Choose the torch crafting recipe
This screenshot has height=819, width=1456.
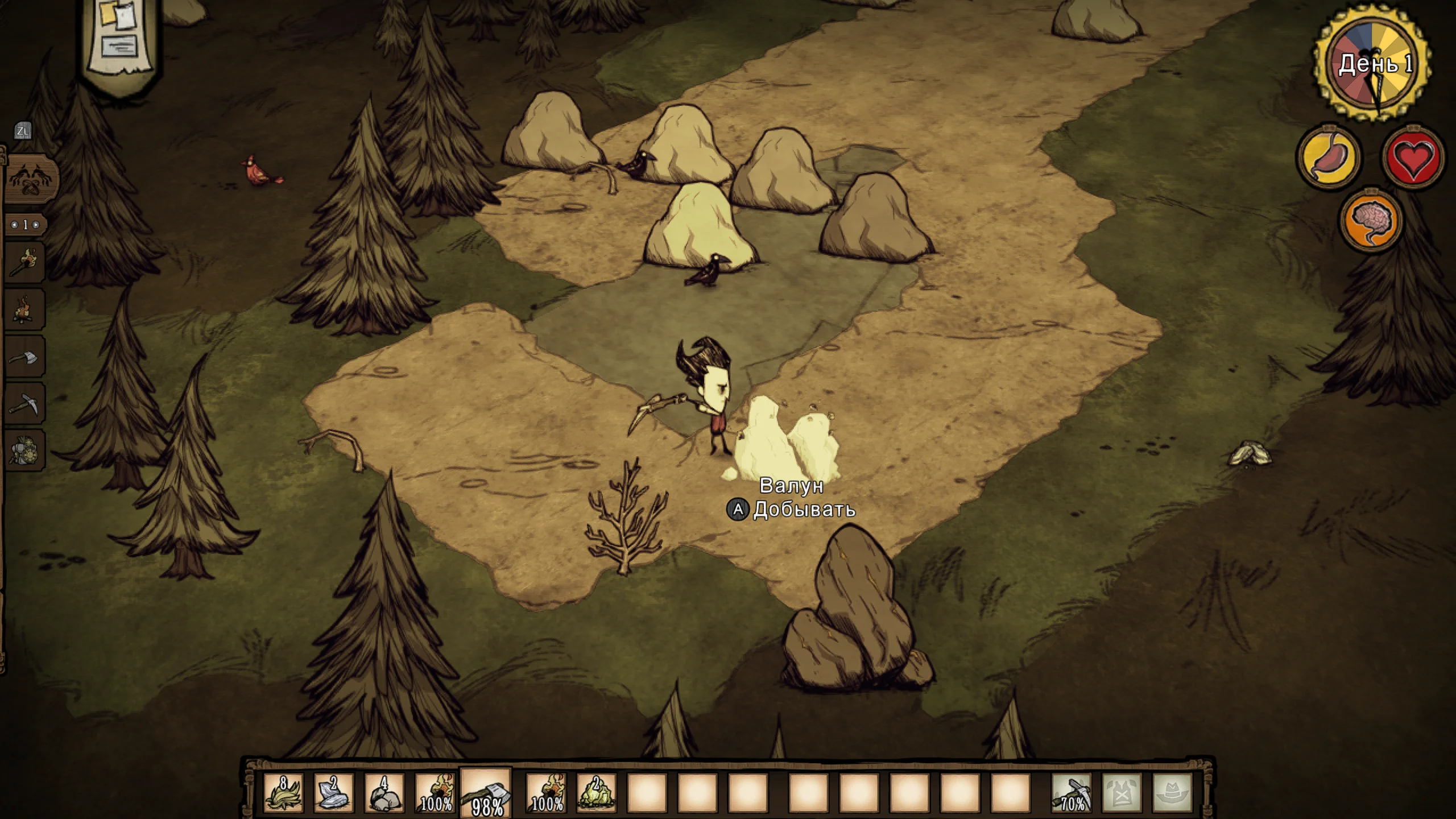(25, 264)
